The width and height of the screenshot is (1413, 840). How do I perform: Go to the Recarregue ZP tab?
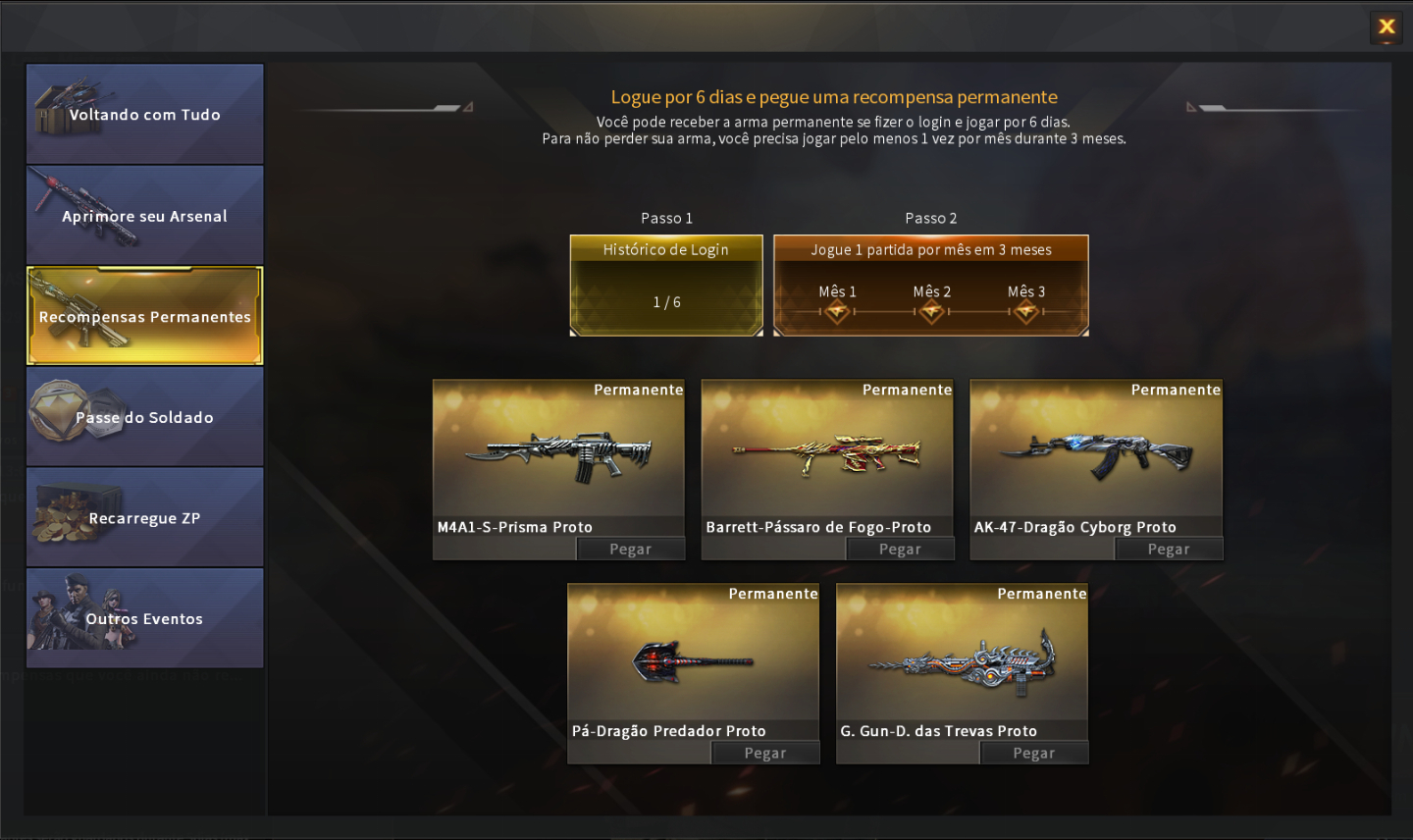tap(145, 518)
